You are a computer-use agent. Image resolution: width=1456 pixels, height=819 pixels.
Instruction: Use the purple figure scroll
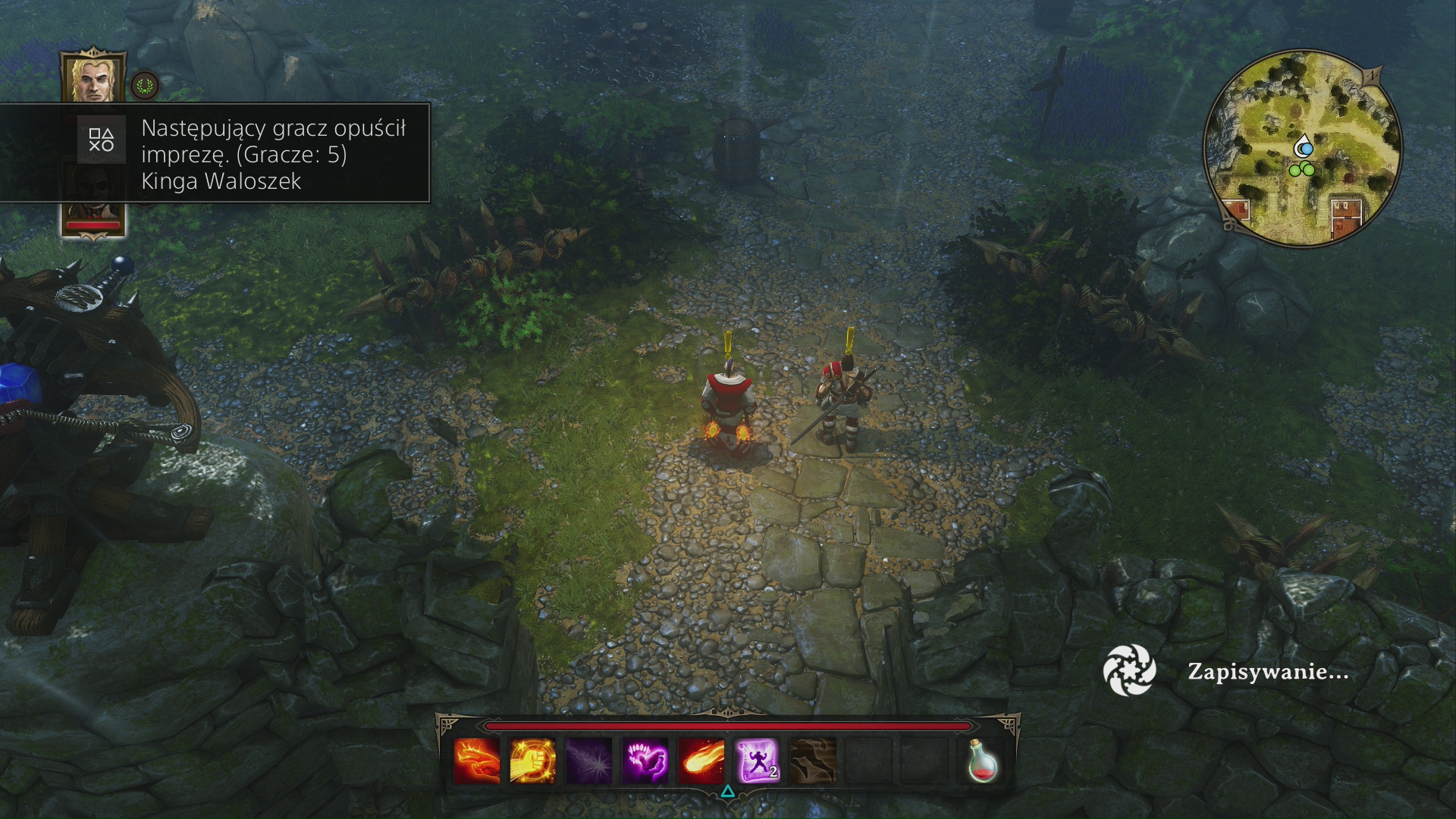click(757, 761)
